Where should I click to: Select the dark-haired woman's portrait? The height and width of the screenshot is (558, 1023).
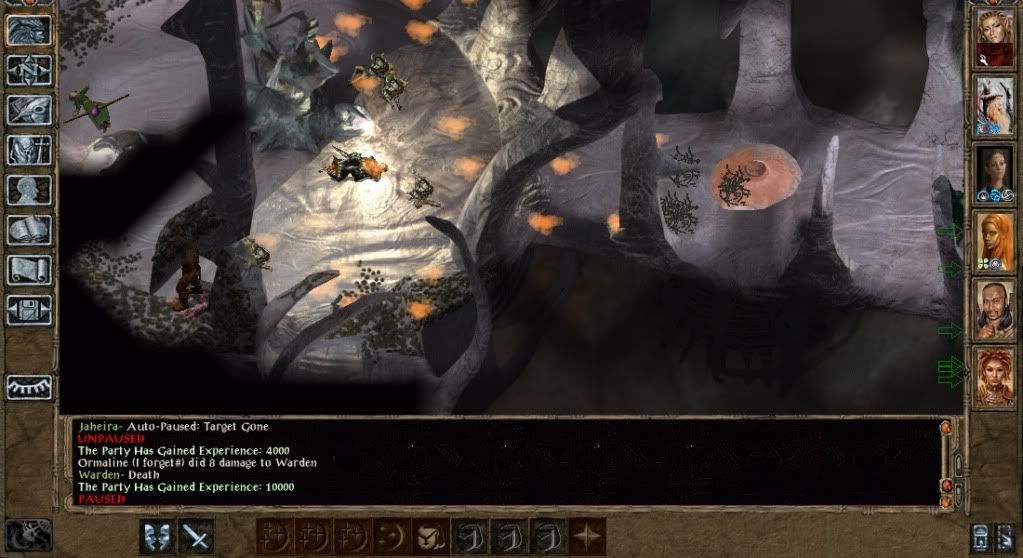[x=995, y=174]
